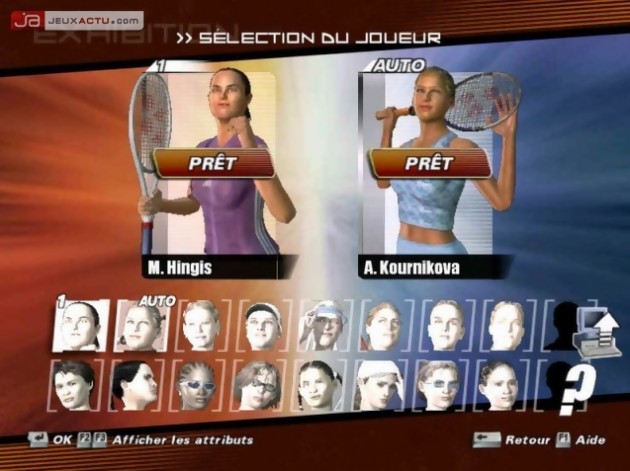Choose the portrait tagged AUTO in the grid
630x471 pixels.
coord(141,326)
